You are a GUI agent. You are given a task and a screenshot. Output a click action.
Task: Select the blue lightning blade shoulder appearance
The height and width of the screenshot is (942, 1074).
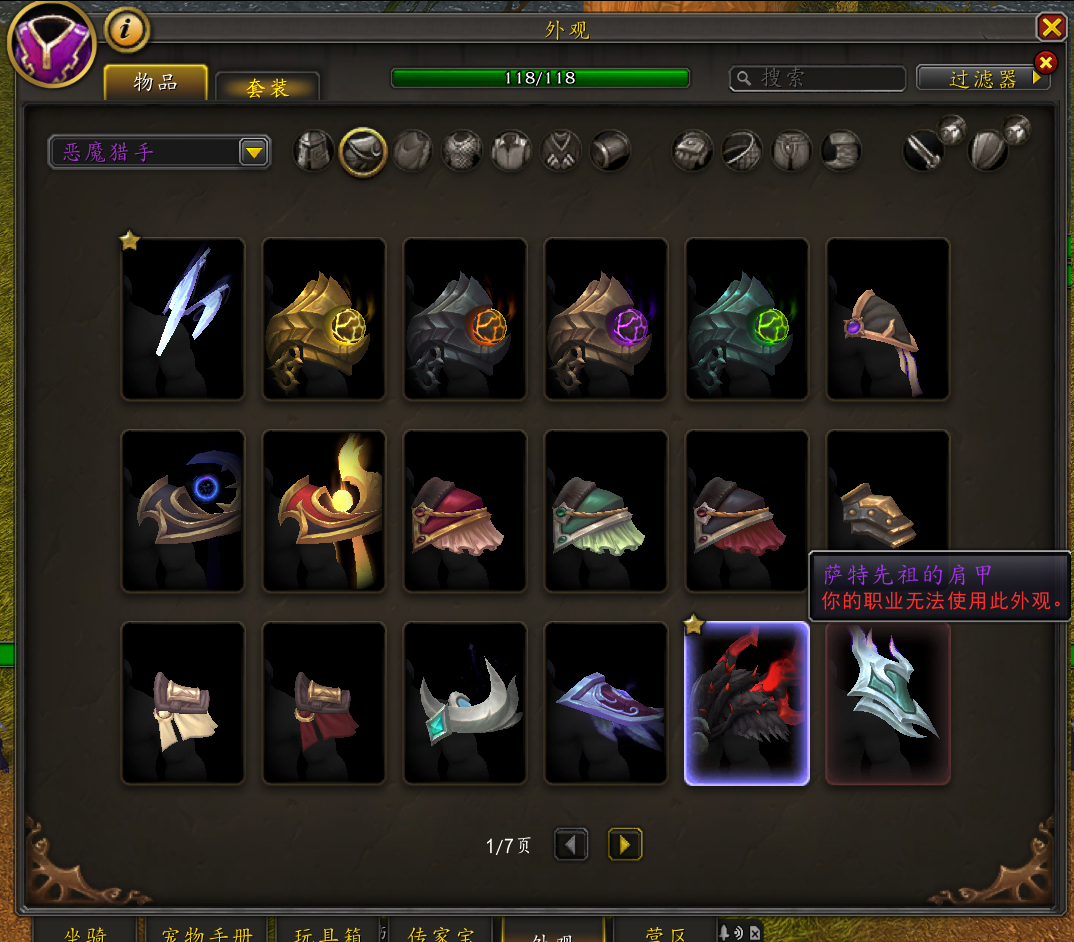pos(183,319)
